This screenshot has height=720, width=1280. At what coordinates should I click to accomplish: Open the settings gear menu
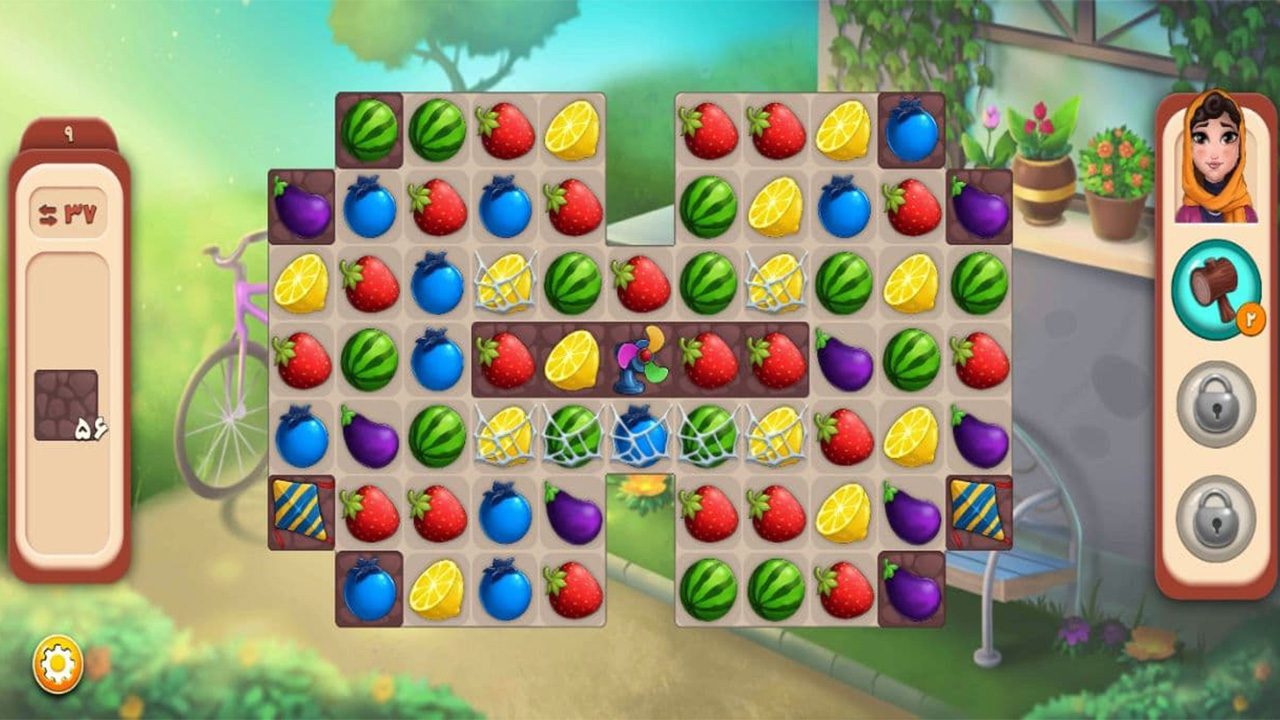point(58,664)
